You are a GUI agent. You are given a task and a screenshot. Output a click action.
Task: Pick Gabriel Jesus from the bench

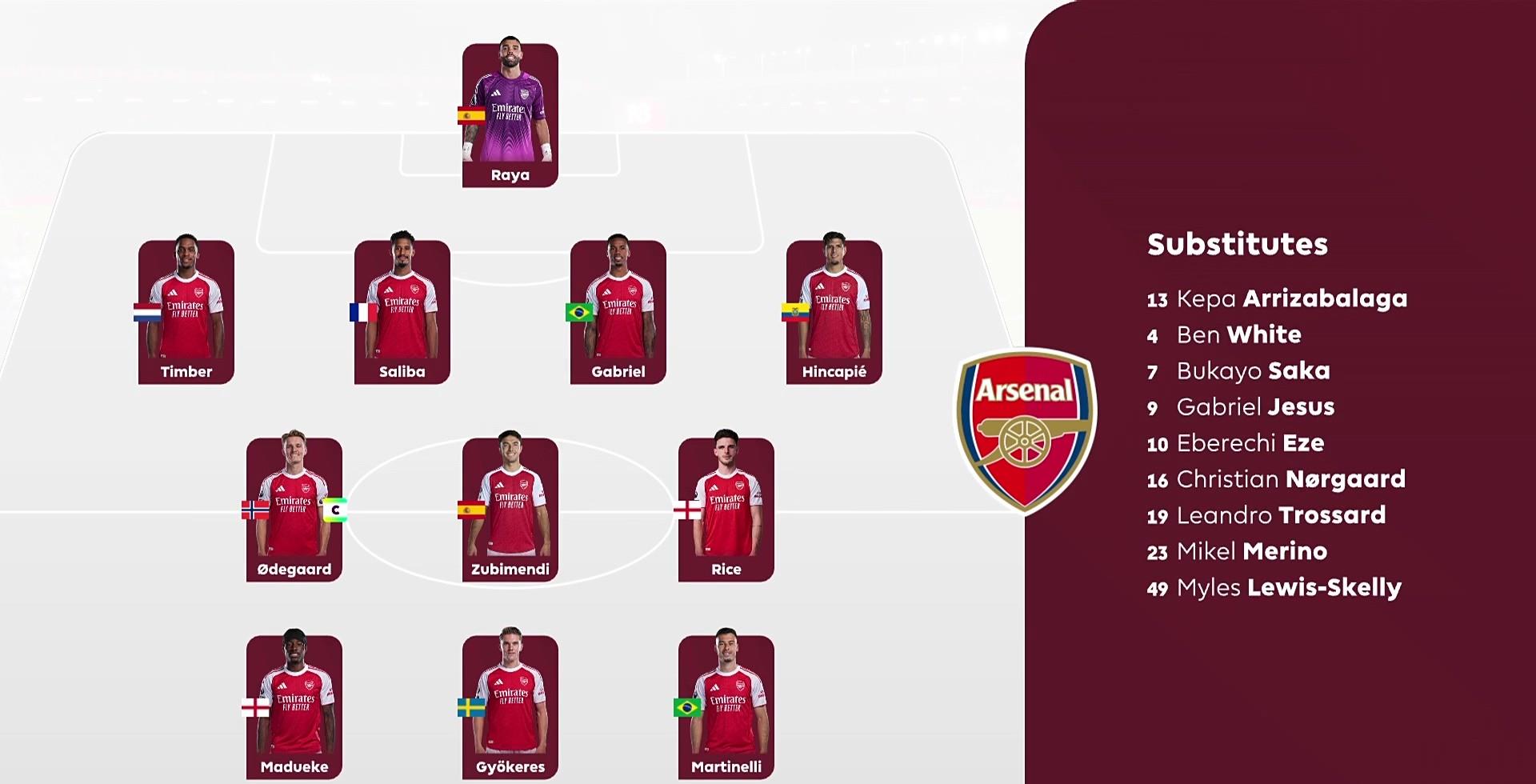1241,407
